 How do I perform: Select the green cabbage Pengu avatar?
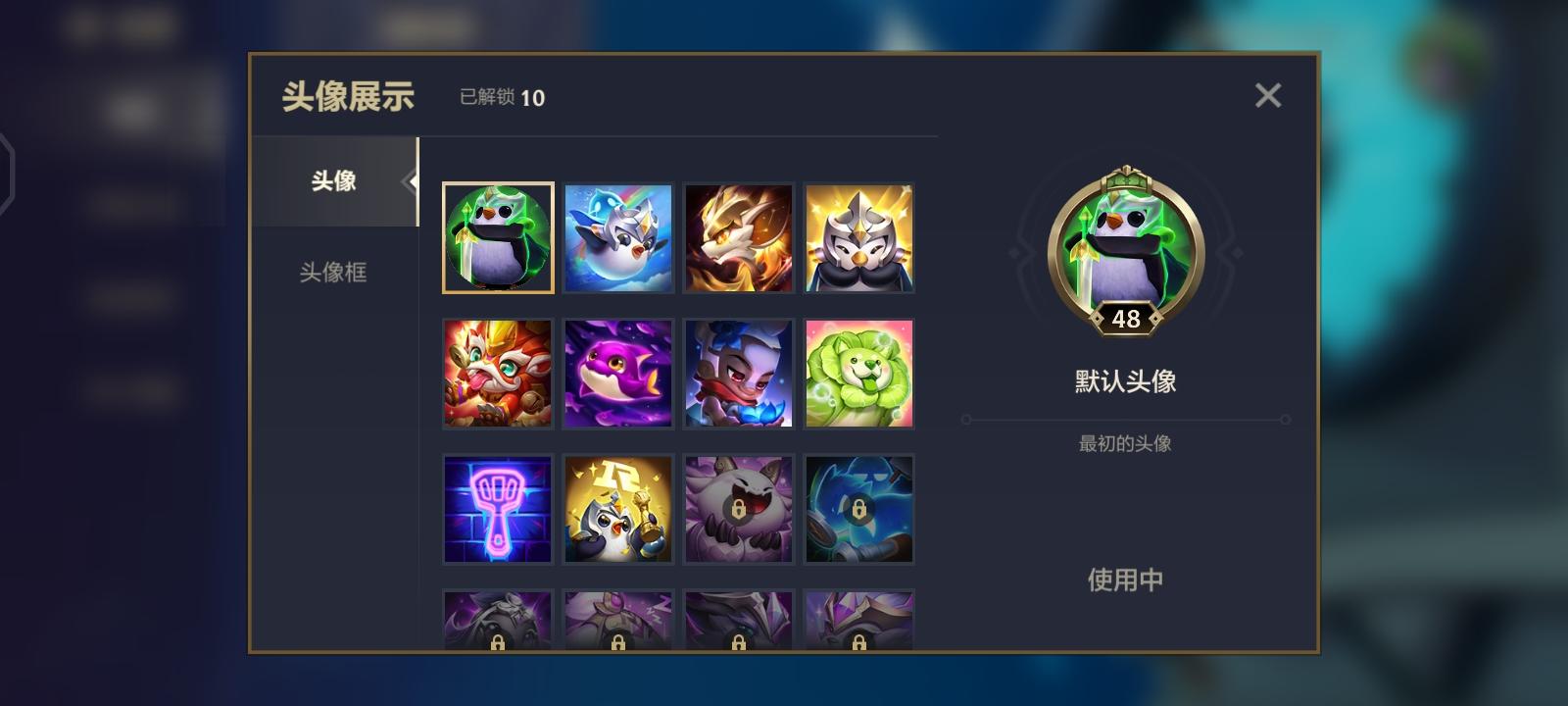(859, 373)
